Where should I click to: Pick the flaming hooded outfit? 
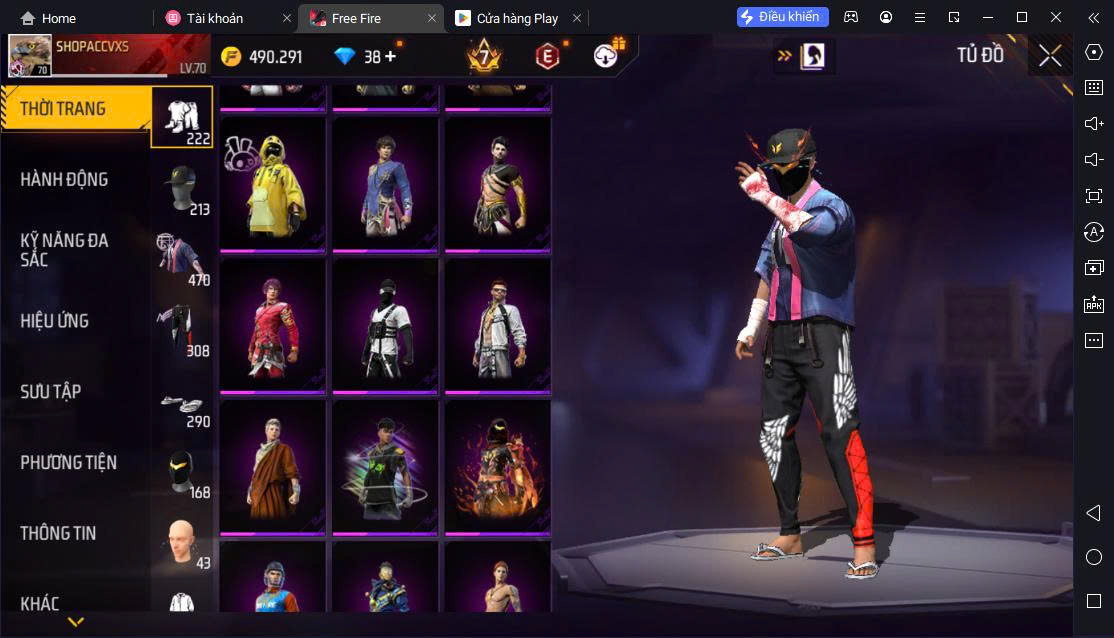pos(497,468)
